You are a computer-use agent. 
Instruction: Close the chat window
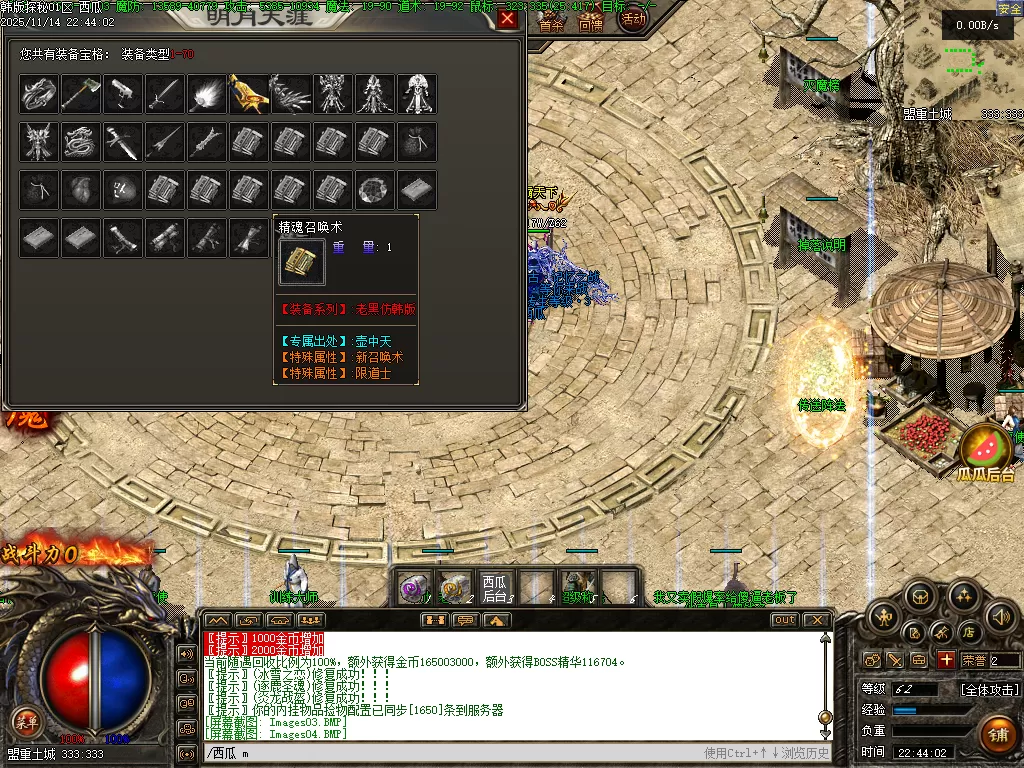(x=818, y=620)
